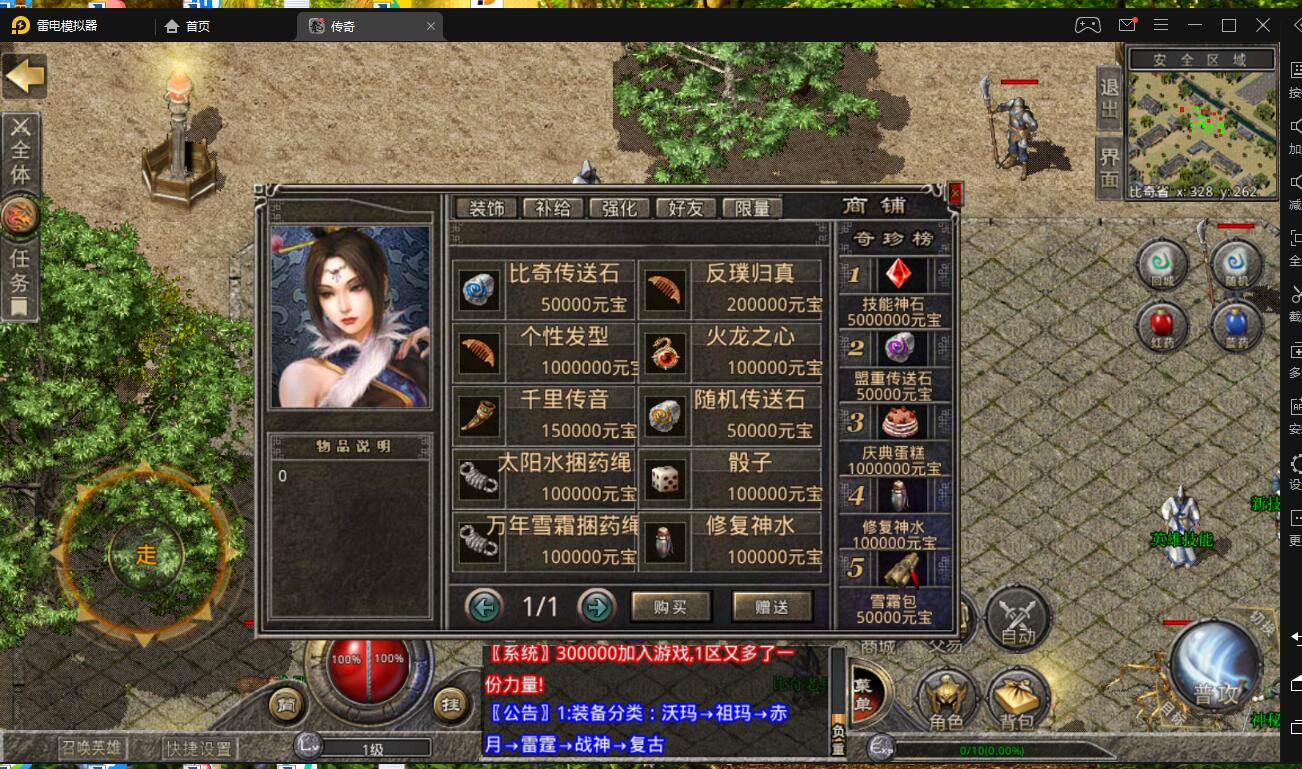Viewport: 1302px width, 769px height.
Task: Click the next page arrow in the shop
Action: coord(597,606)
